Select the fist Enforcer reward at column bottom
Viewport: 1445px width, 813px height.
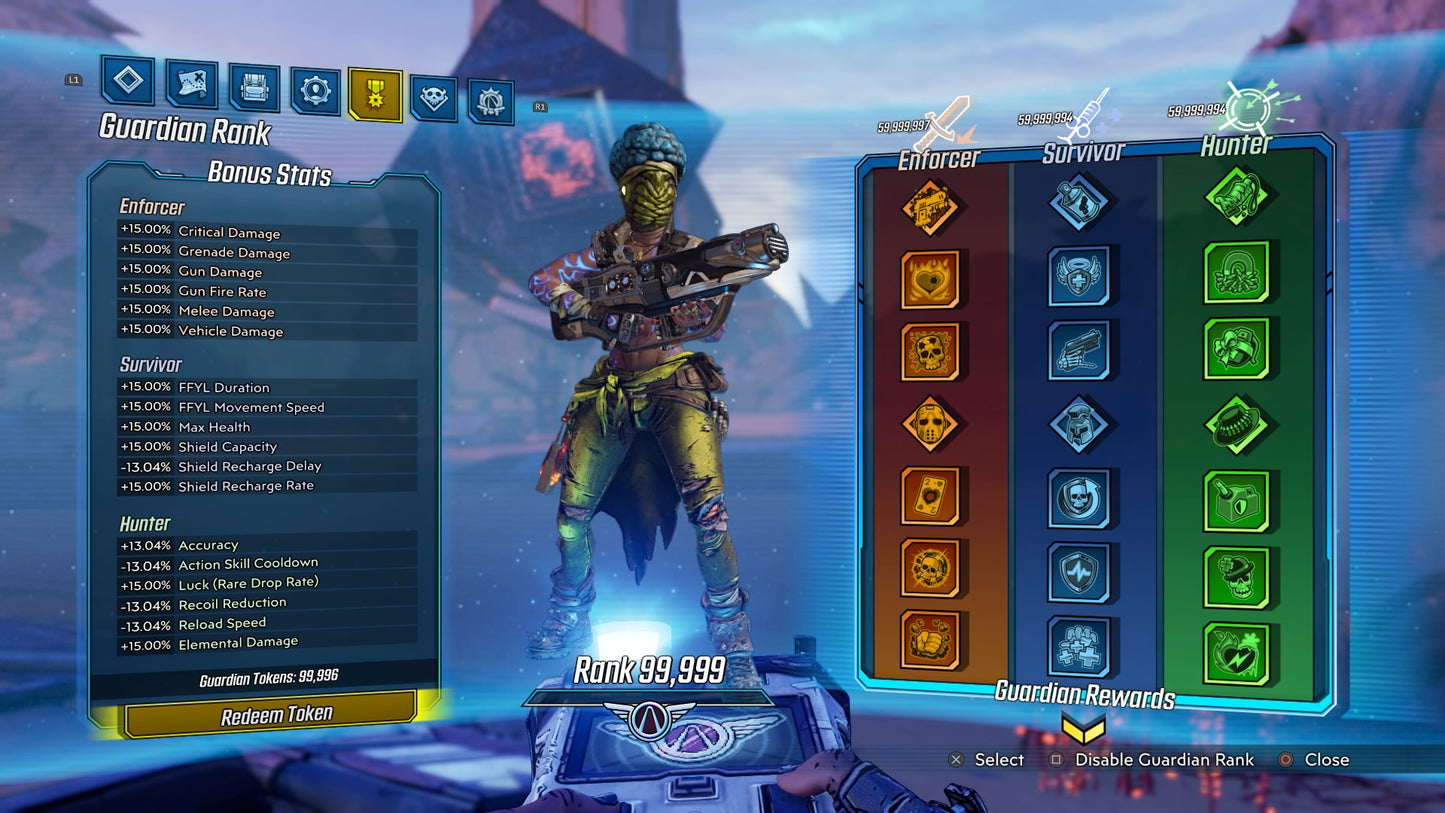point(931,645)
